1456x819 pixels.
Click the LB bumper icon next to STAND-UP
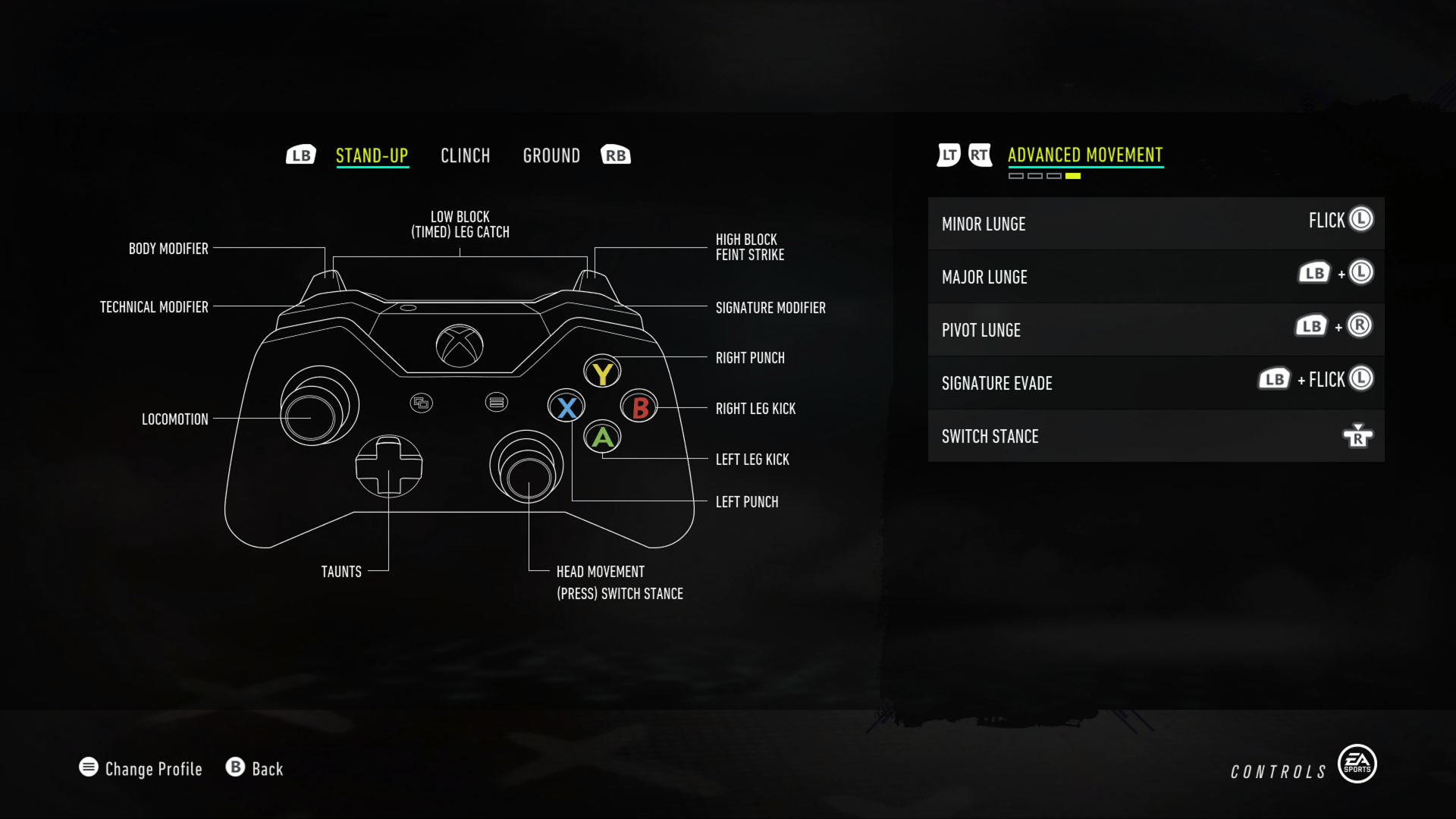coord(300,155)
